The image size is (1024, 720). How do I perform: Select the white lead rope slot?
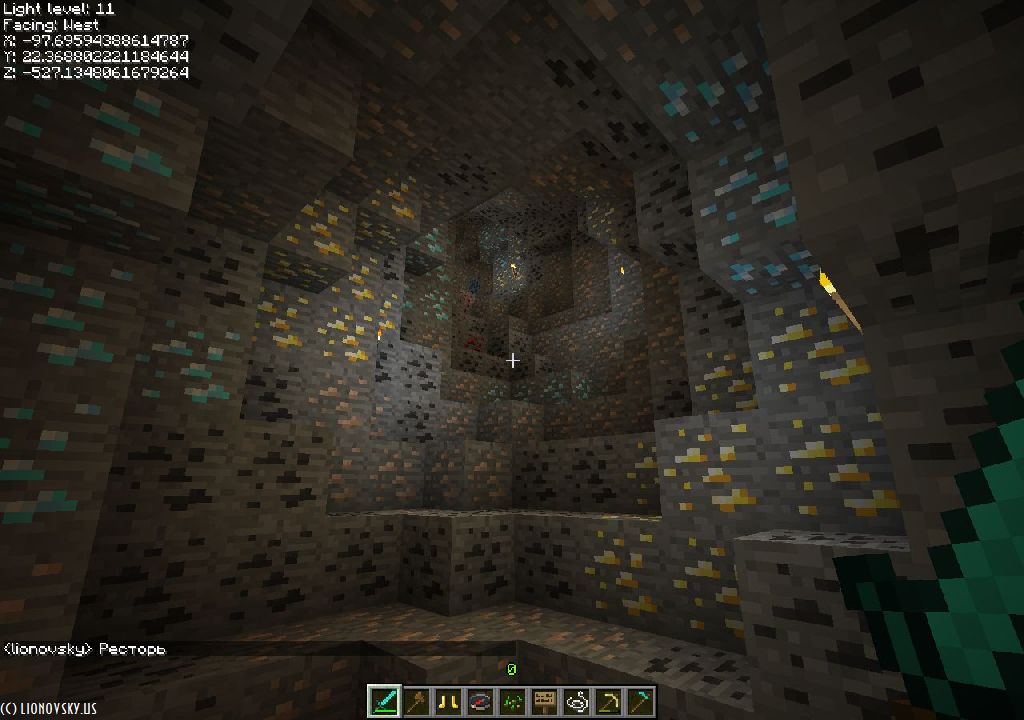[x=576, y=701]
